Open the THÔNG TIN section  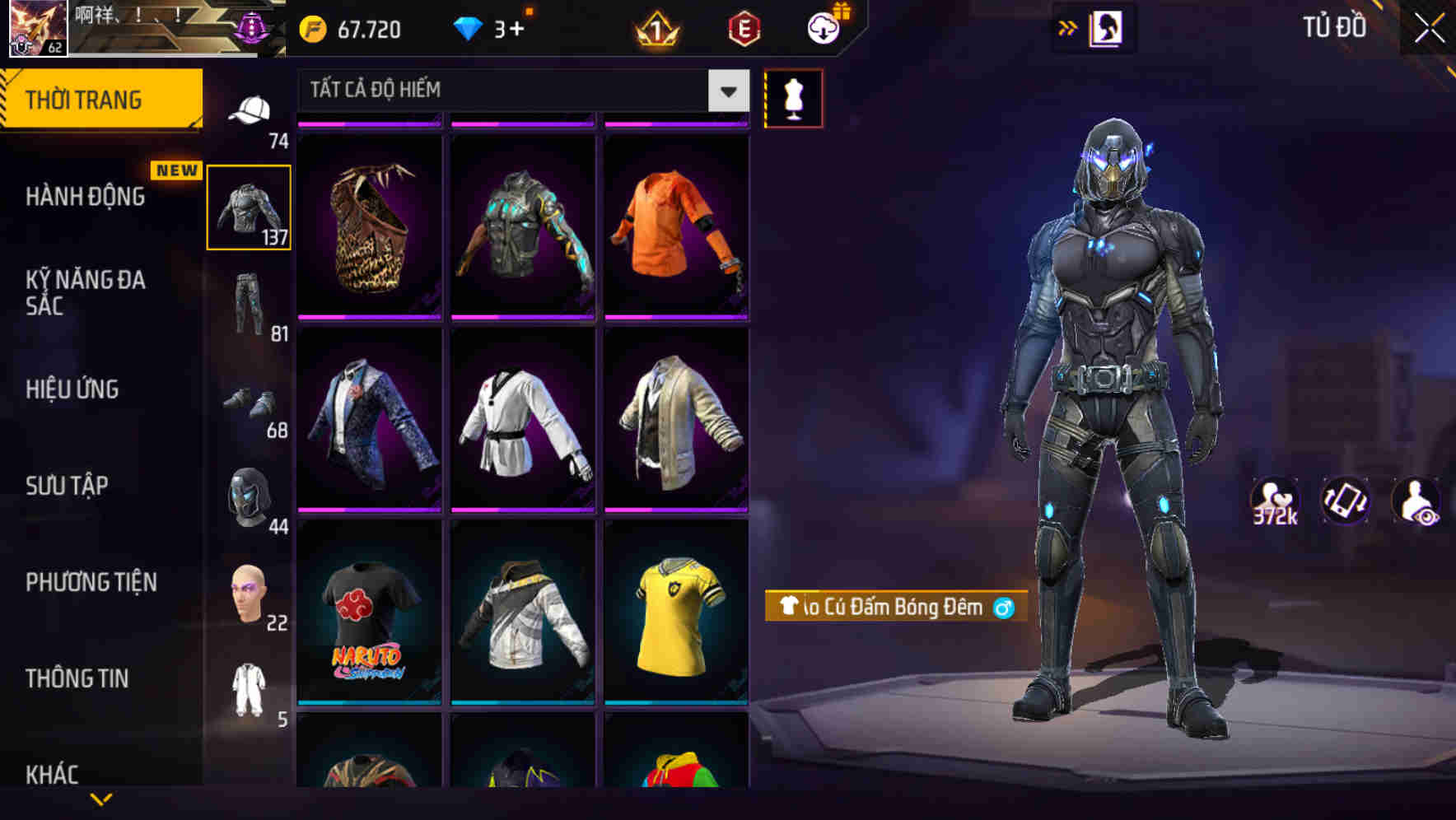pos(77,678)
